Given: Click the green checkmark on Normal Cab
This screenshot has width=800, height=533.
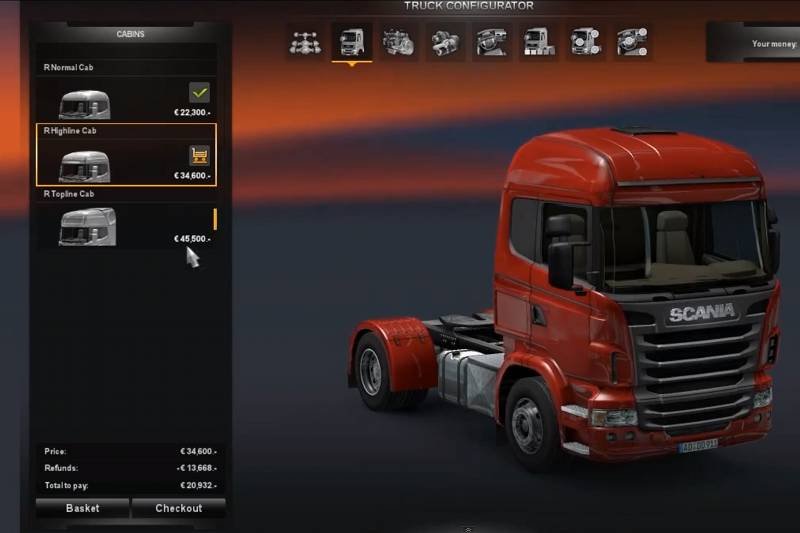Looking at the screenshot, I should [198, 93].
